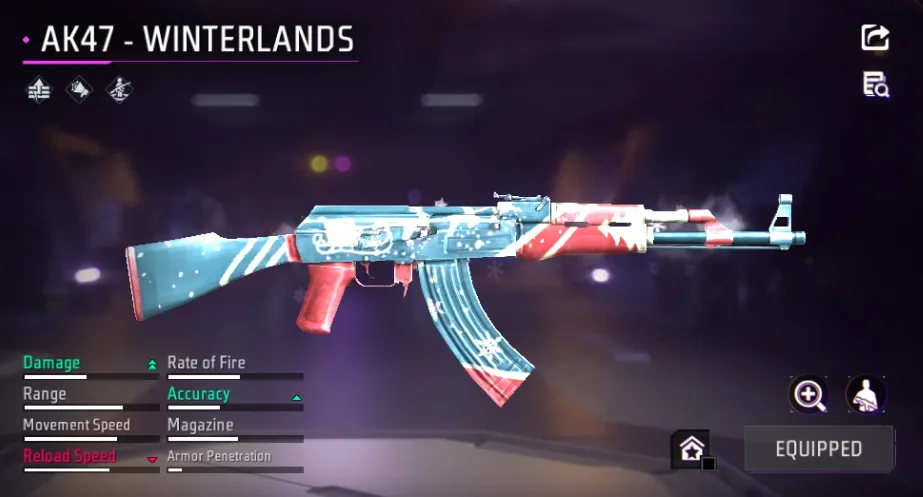Click the EQUIPPED button

(818, 448)
